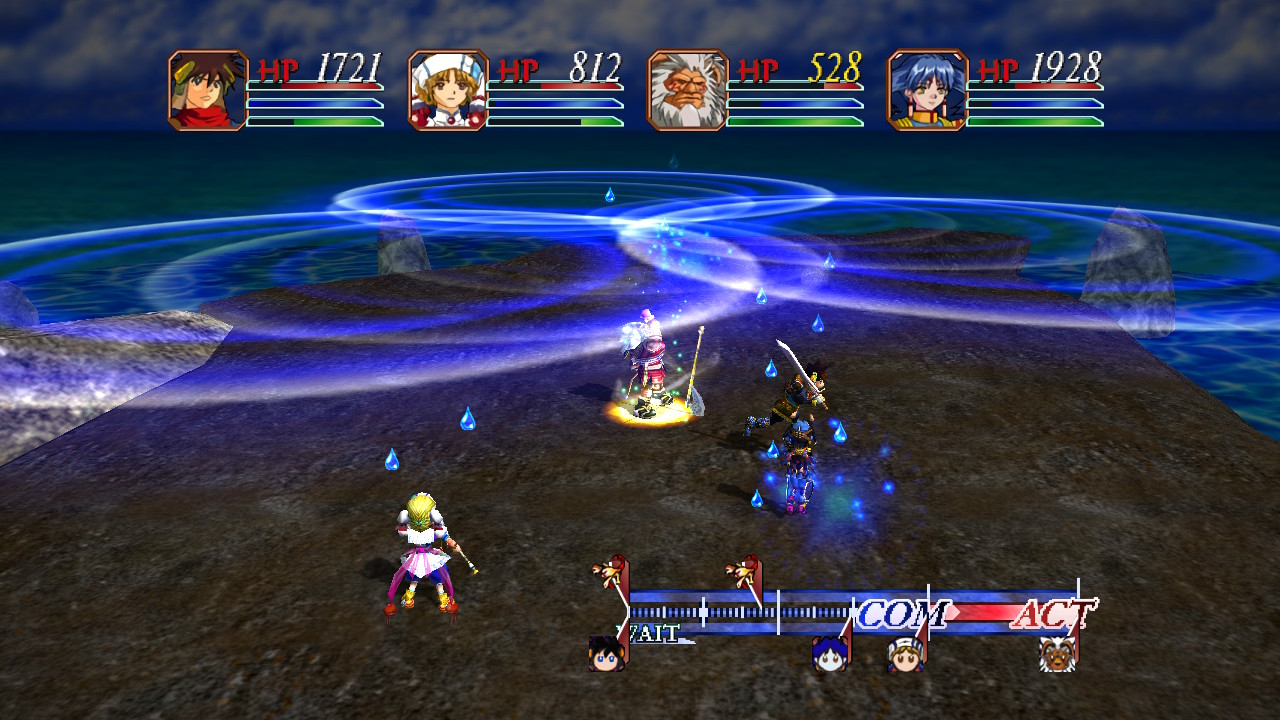Image resolution: width=1280 pixels, height=720 pixels.
Task: Click the leftmost enemy claw icon on gauge
Action: [608, 570]
